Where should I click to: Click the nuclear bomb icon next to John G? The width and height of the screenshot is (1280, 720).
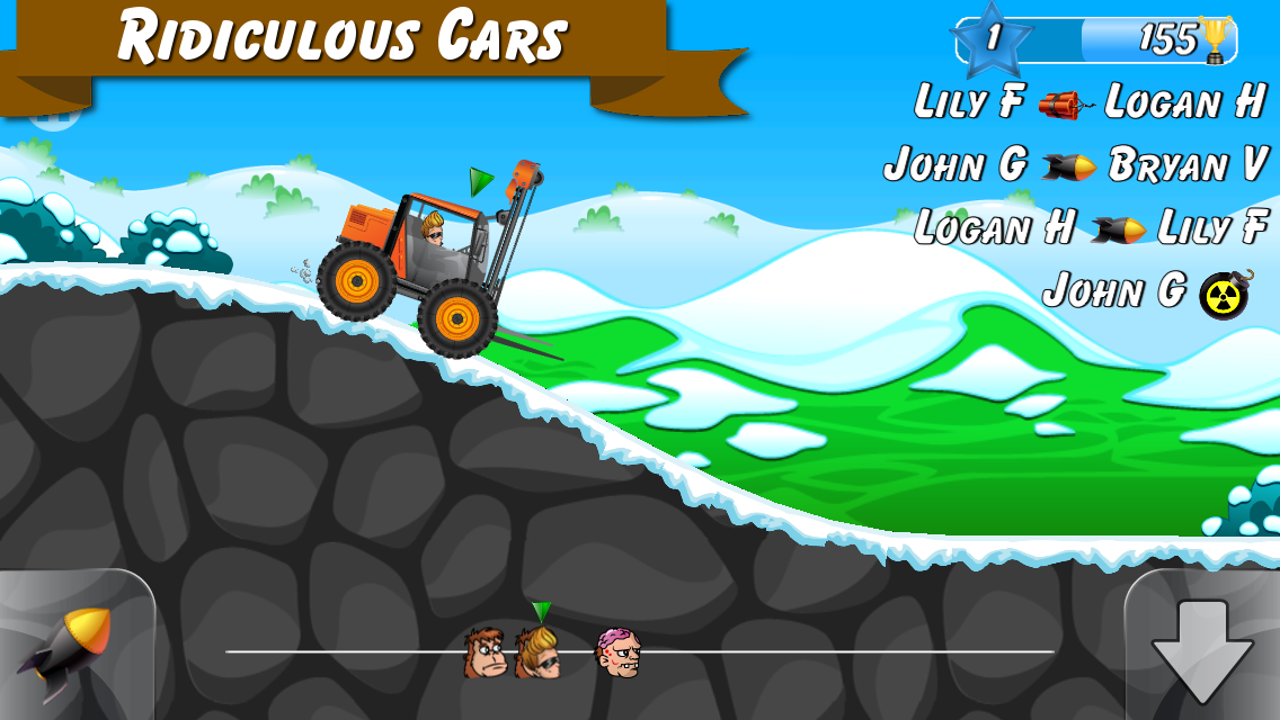point(1222,292)
